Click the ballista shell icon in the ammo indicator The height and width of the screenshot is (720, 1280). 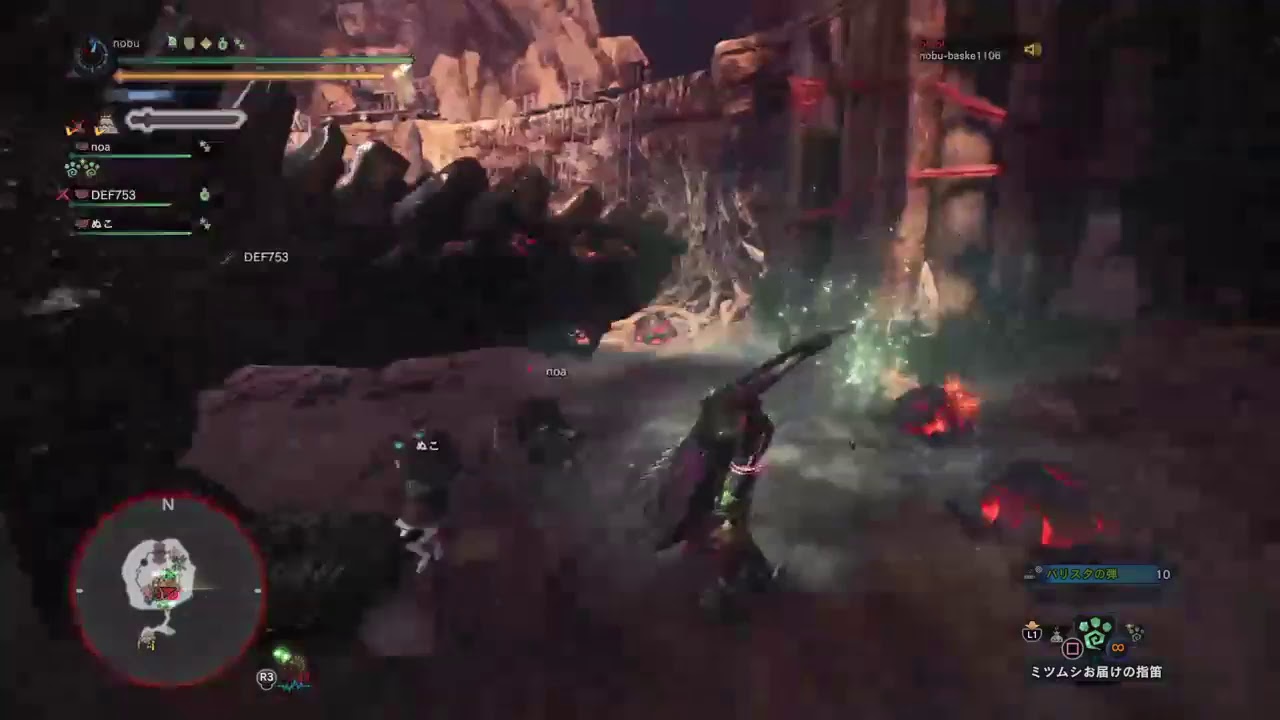point(1038,570)
